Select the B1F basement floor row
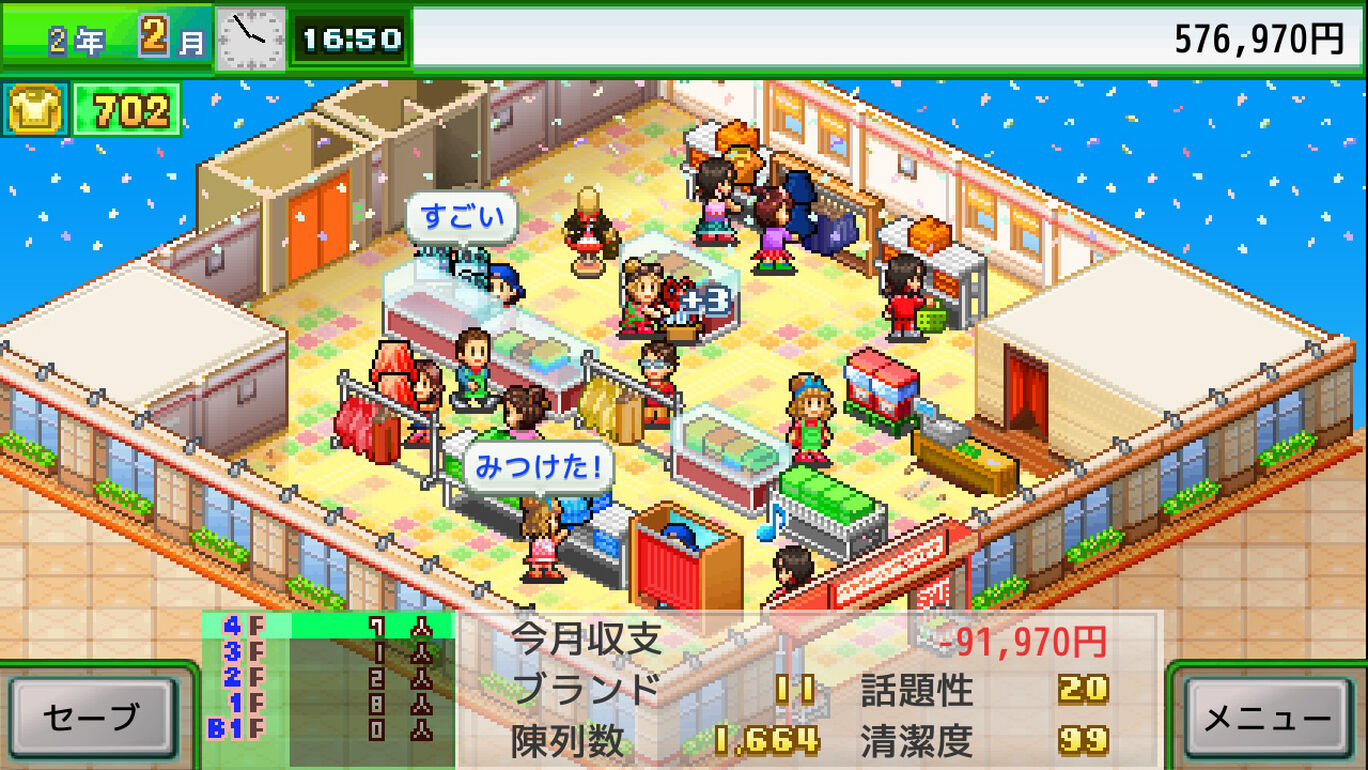This screenshot has height=770, width=1368. click(327, 730)
